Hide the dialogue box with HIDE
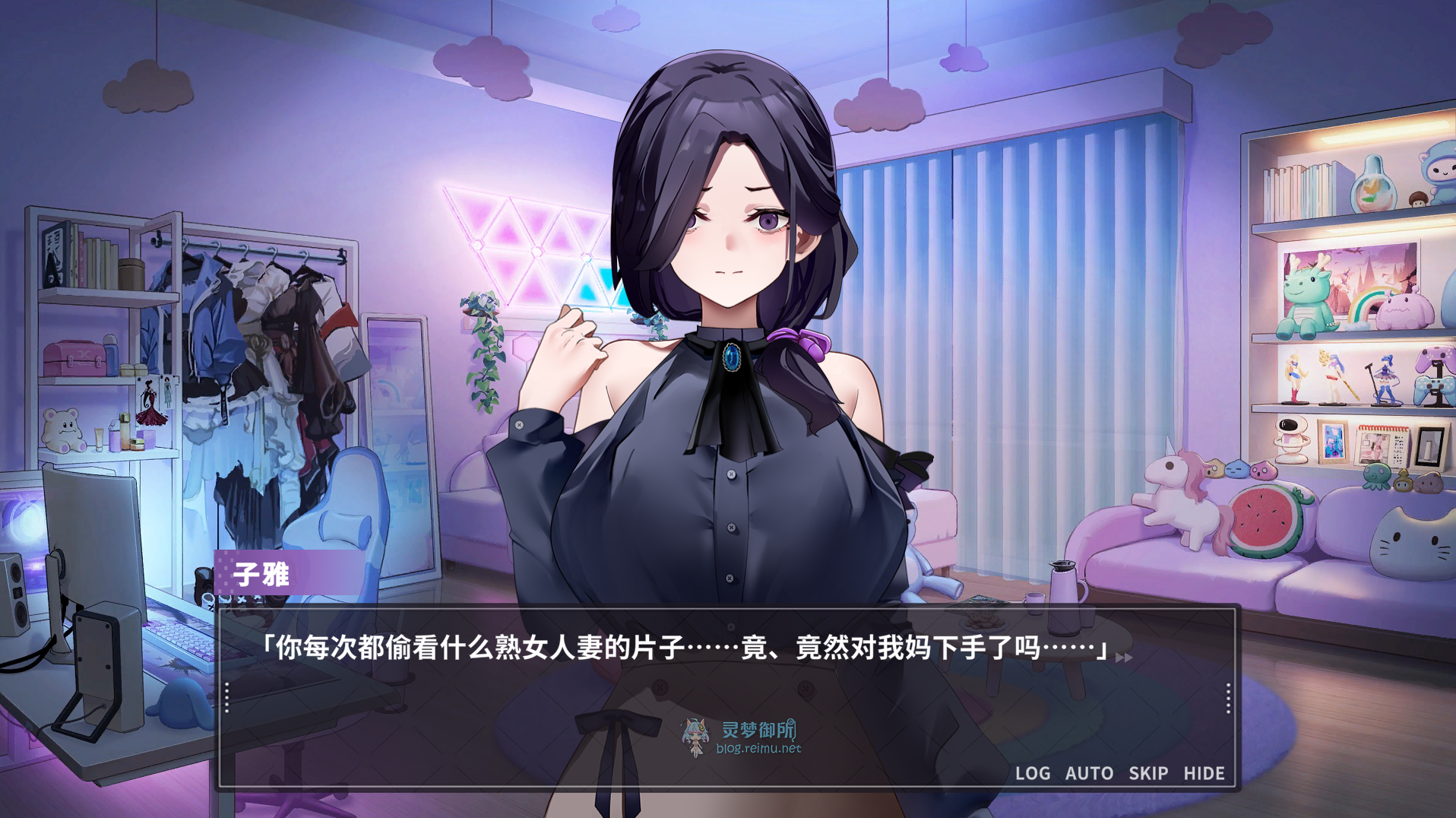The width and height of the screenshot is (1456, 818). click(1204, 773)
